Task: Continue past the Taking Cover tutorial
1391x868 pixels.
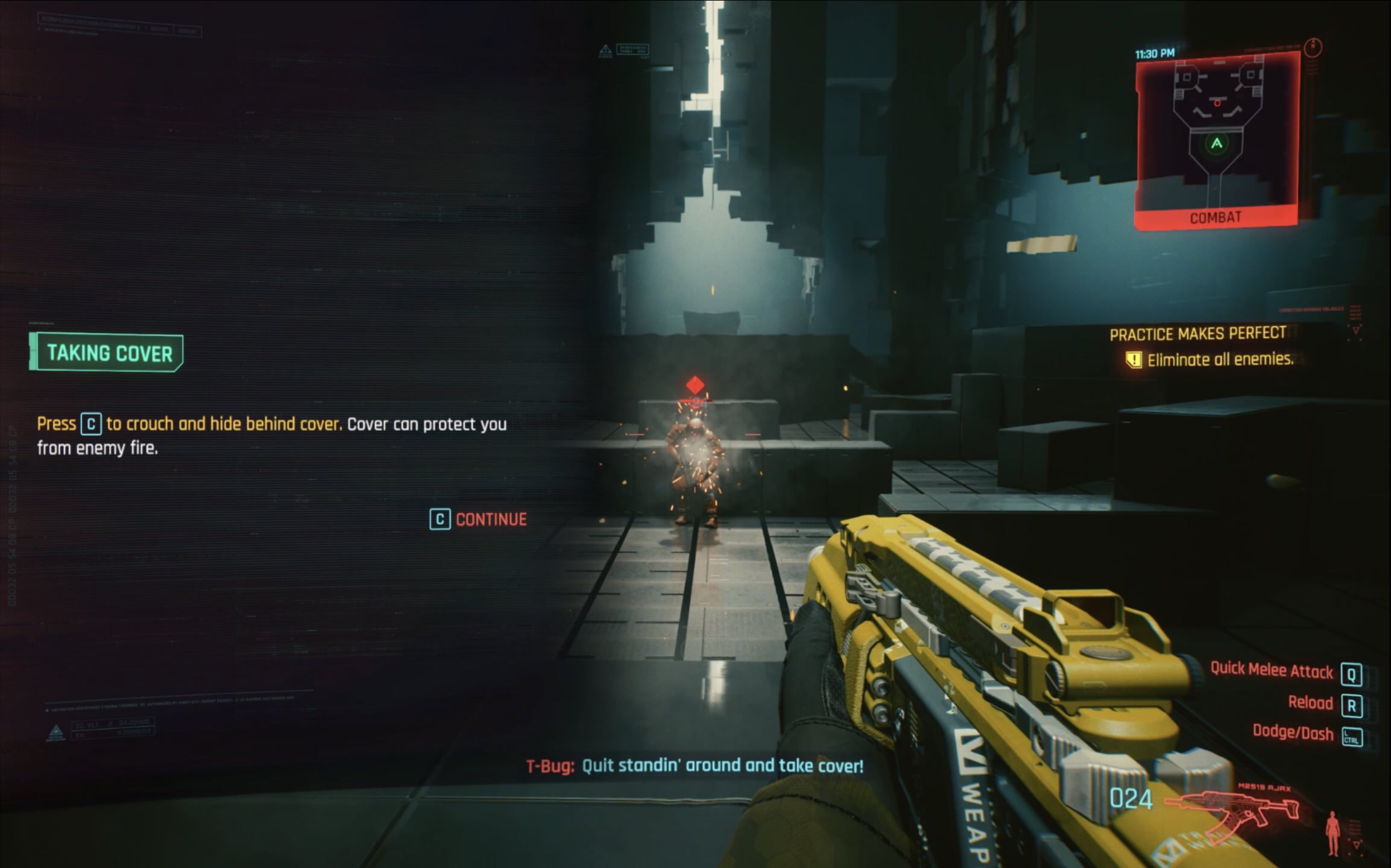Action: 478,520
